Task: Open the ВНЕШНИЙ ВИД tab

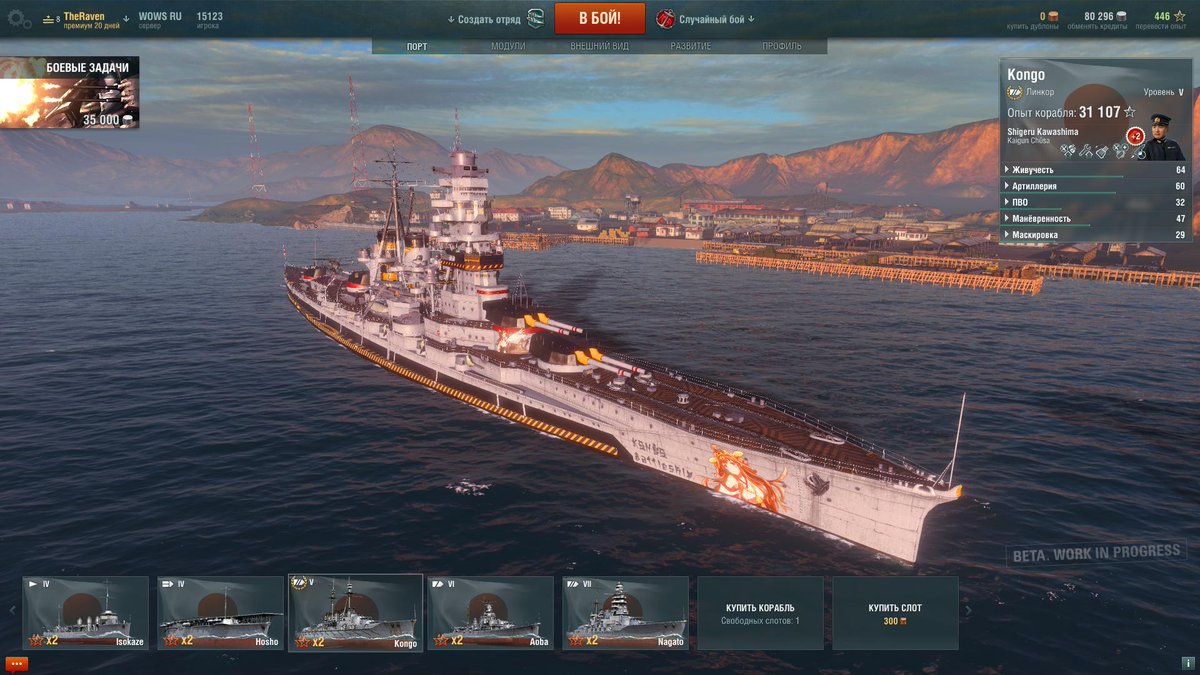Action: (x=601, y=46)
